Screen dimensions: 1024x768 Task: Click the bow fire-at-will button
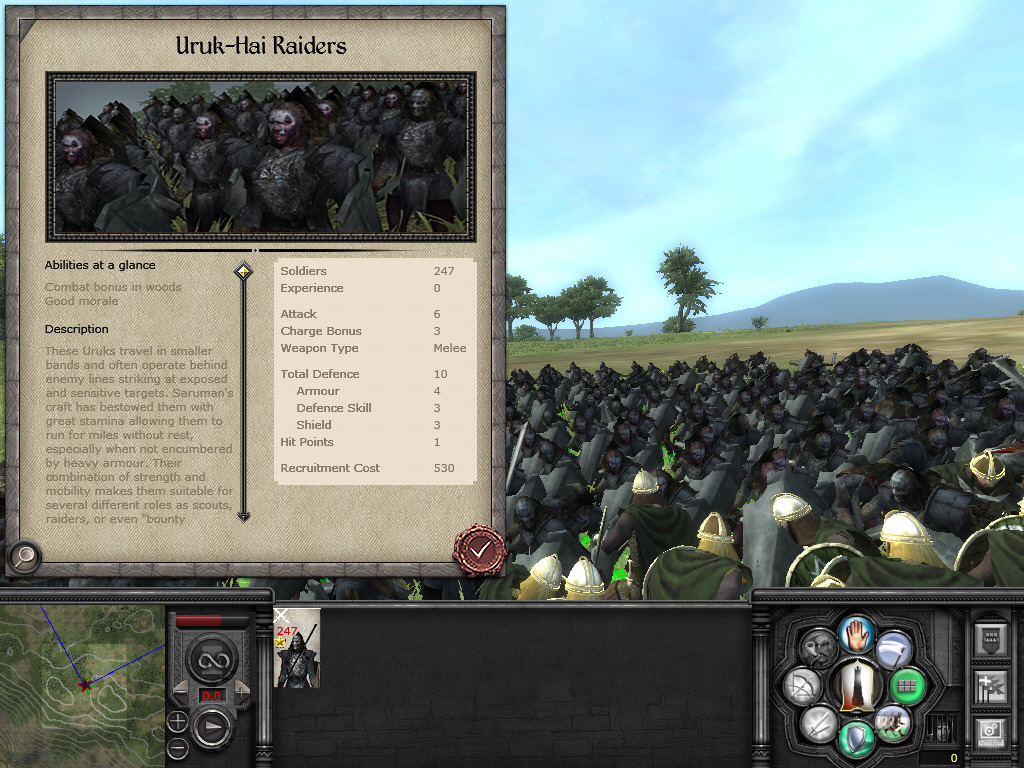click(803, 686)
